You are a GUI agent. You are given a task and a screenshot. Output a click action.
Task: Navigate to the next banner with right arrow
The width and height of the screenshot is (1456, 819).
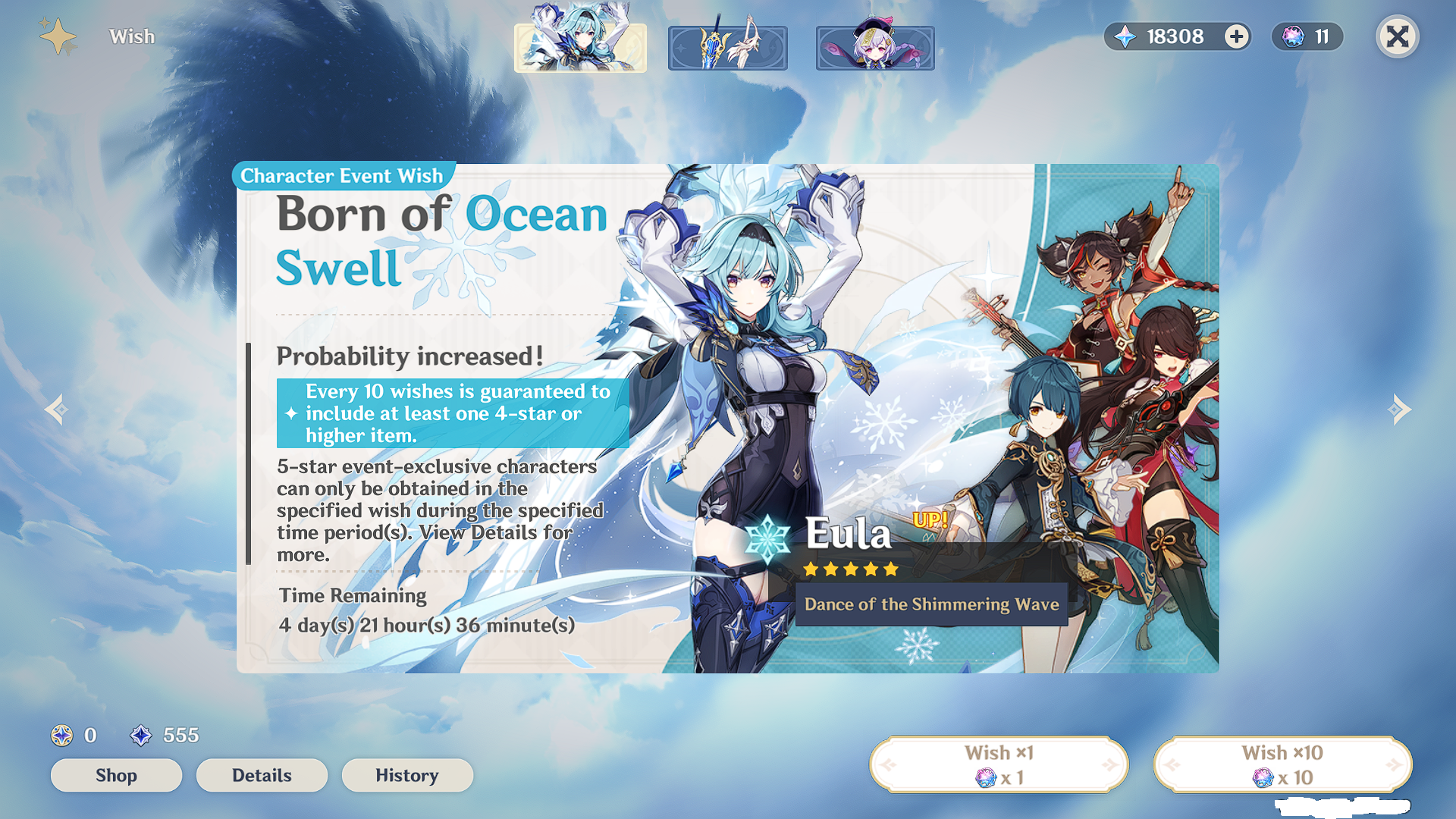click(x=1401, y=409)
